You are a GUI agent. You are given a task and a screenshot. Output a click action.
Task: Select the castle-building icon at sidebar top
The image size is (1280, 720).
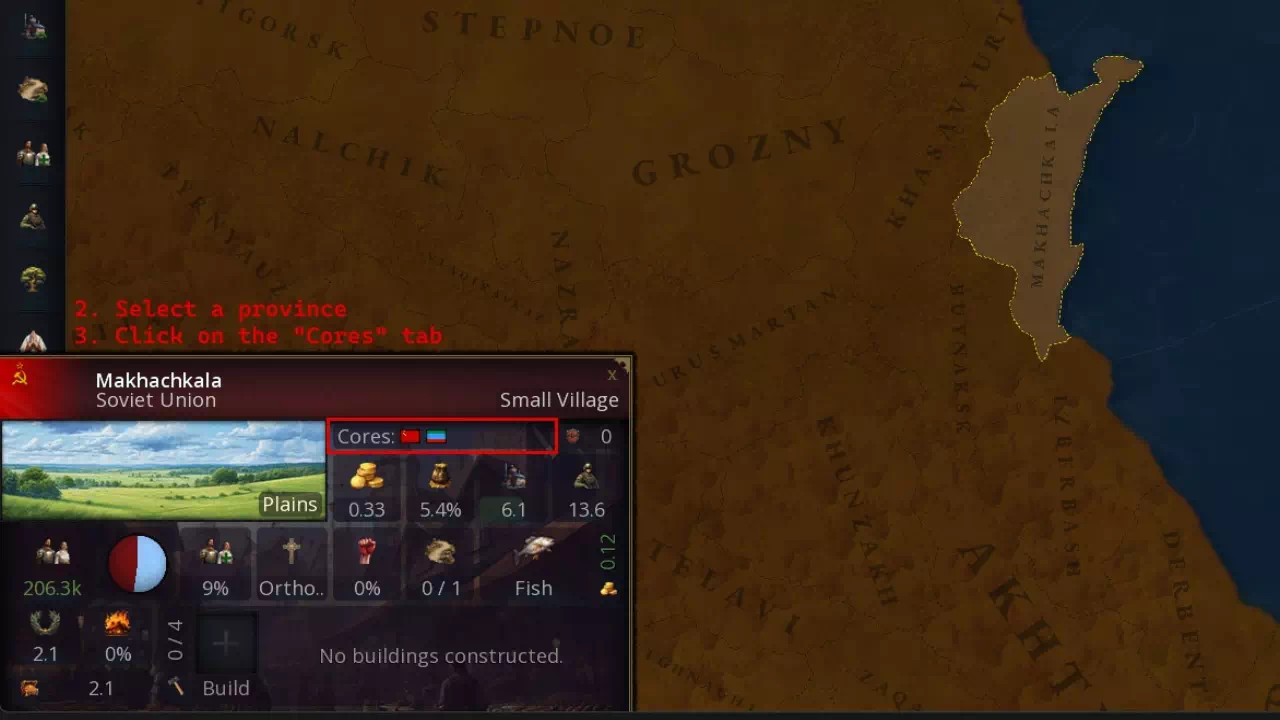tap(33, 27)
